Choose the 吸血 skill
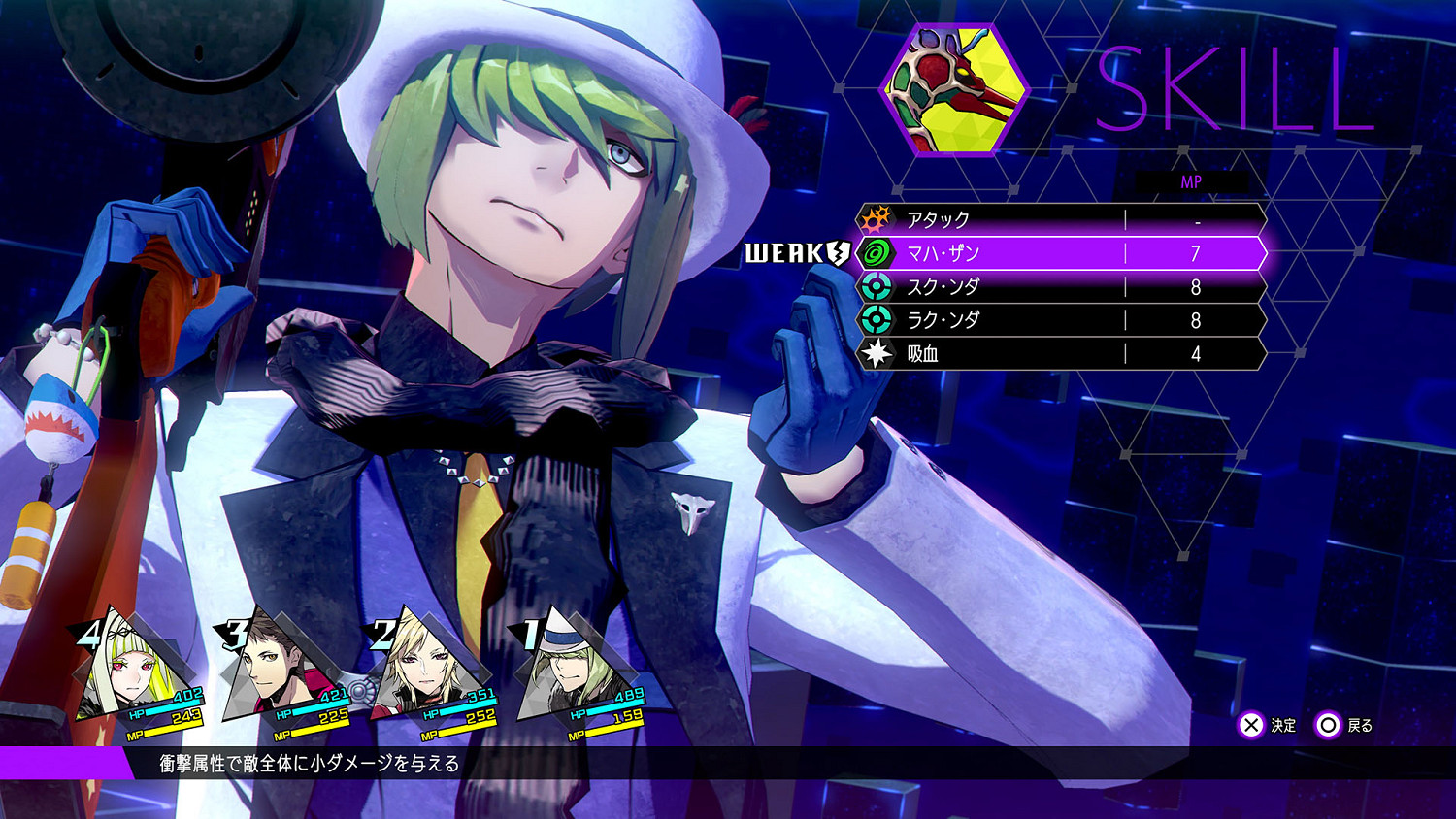 pyautogui.click(x=1060, y=354)
